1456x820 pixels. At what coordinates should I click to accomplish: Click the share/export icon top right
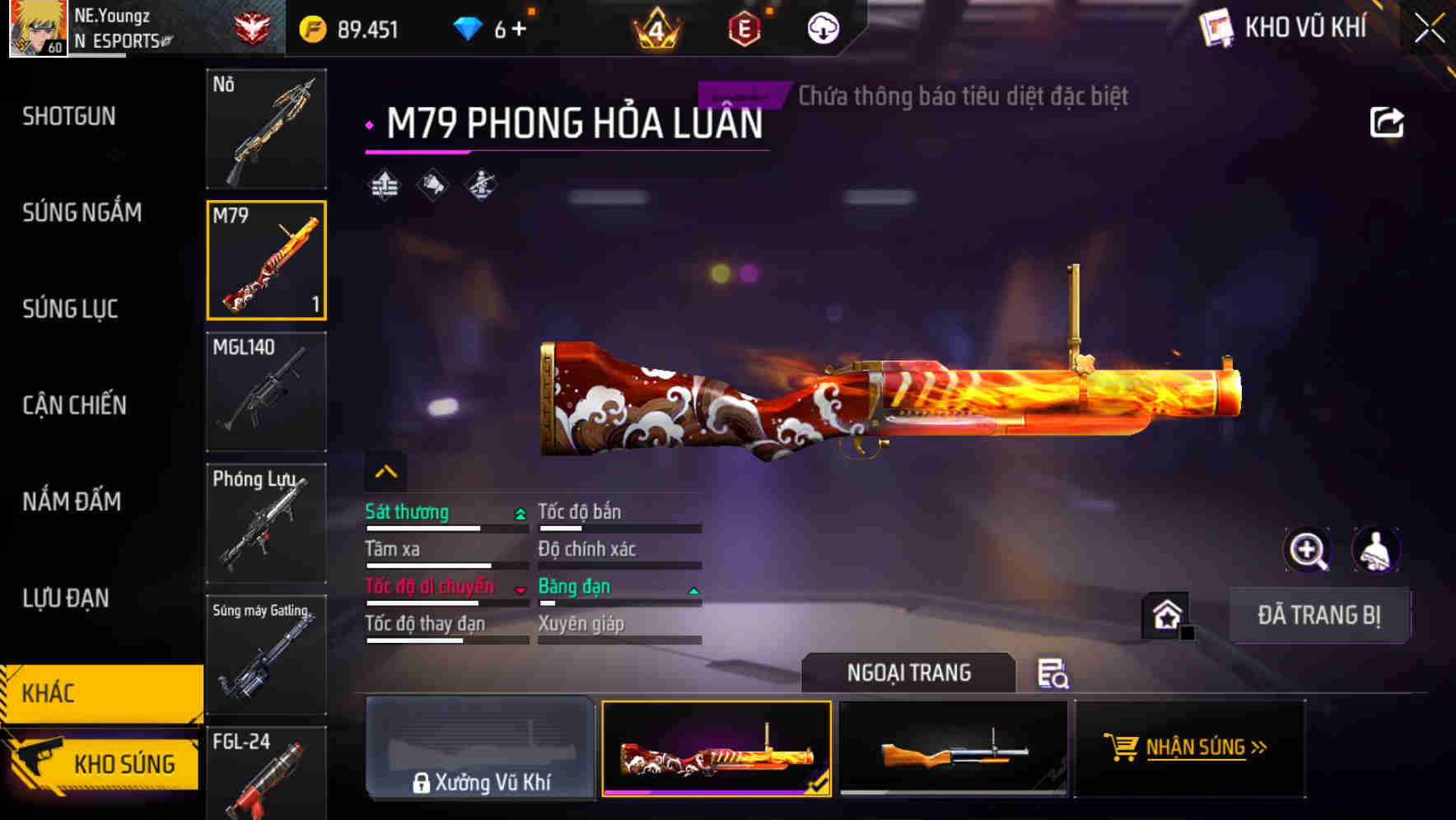[1387, 121]
